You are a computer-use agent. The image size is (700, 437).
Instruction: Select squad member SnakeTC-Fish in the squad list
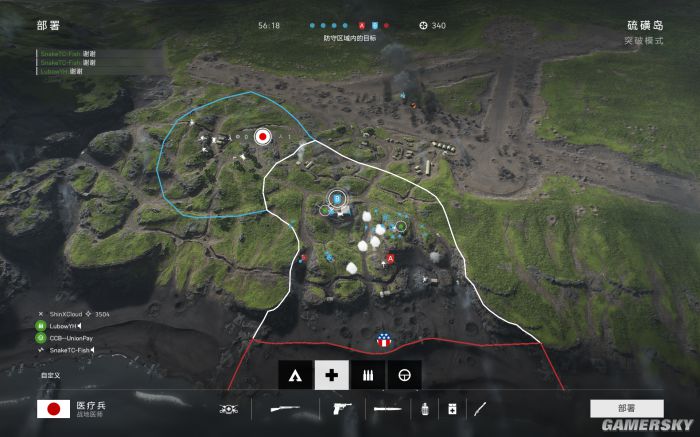click(68, 350)
